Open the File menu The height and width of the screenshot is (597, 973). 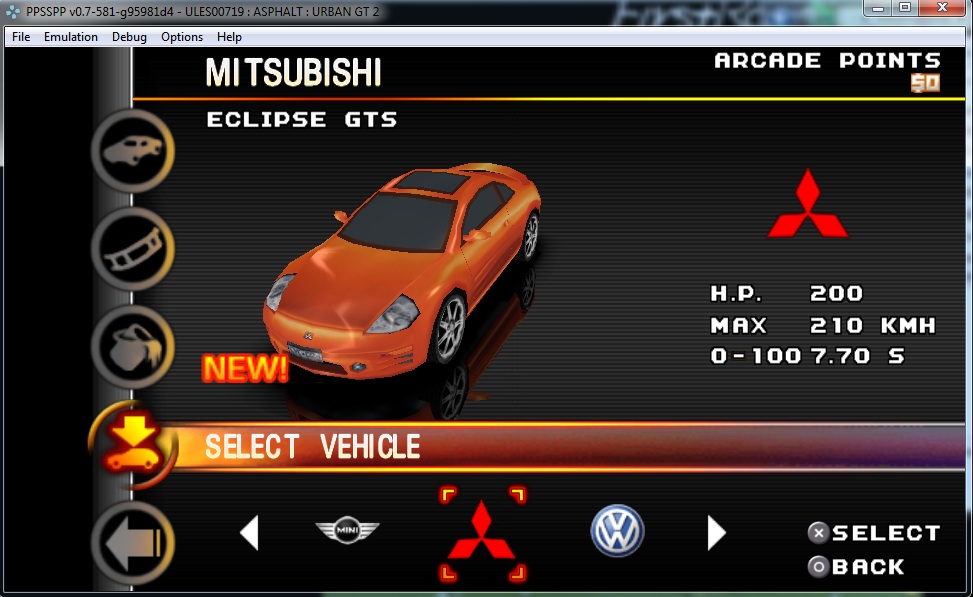[21, 37]
